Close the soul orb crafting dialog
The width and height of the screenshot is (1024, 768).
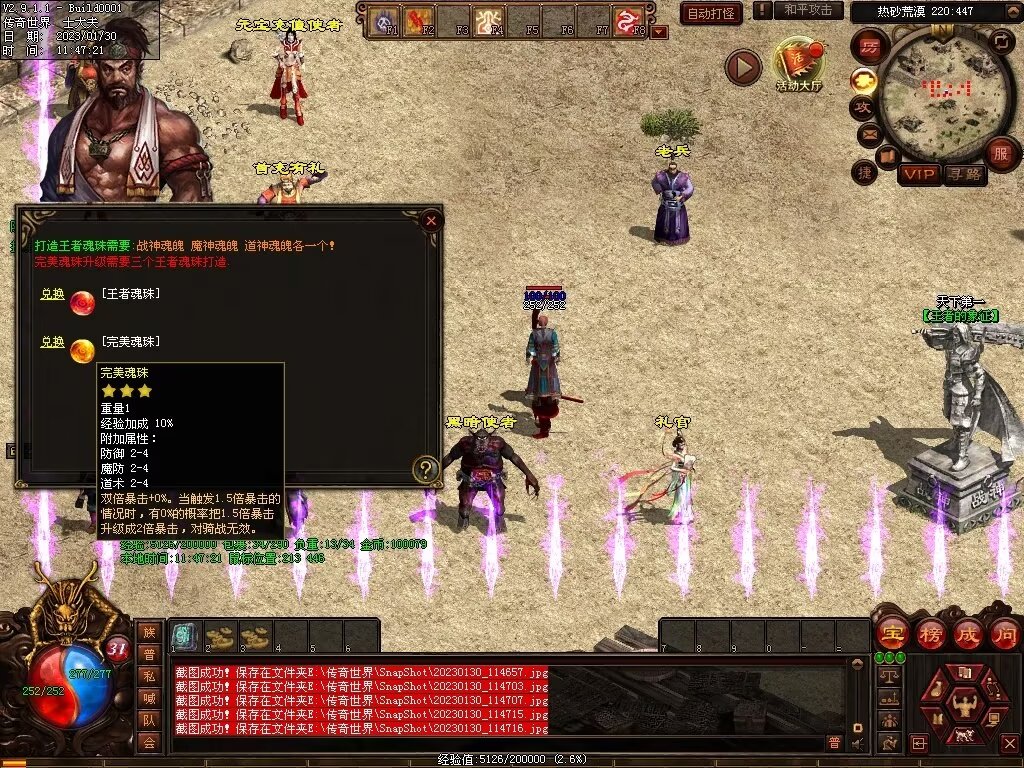pyautogui.click(x=431, y=220)
